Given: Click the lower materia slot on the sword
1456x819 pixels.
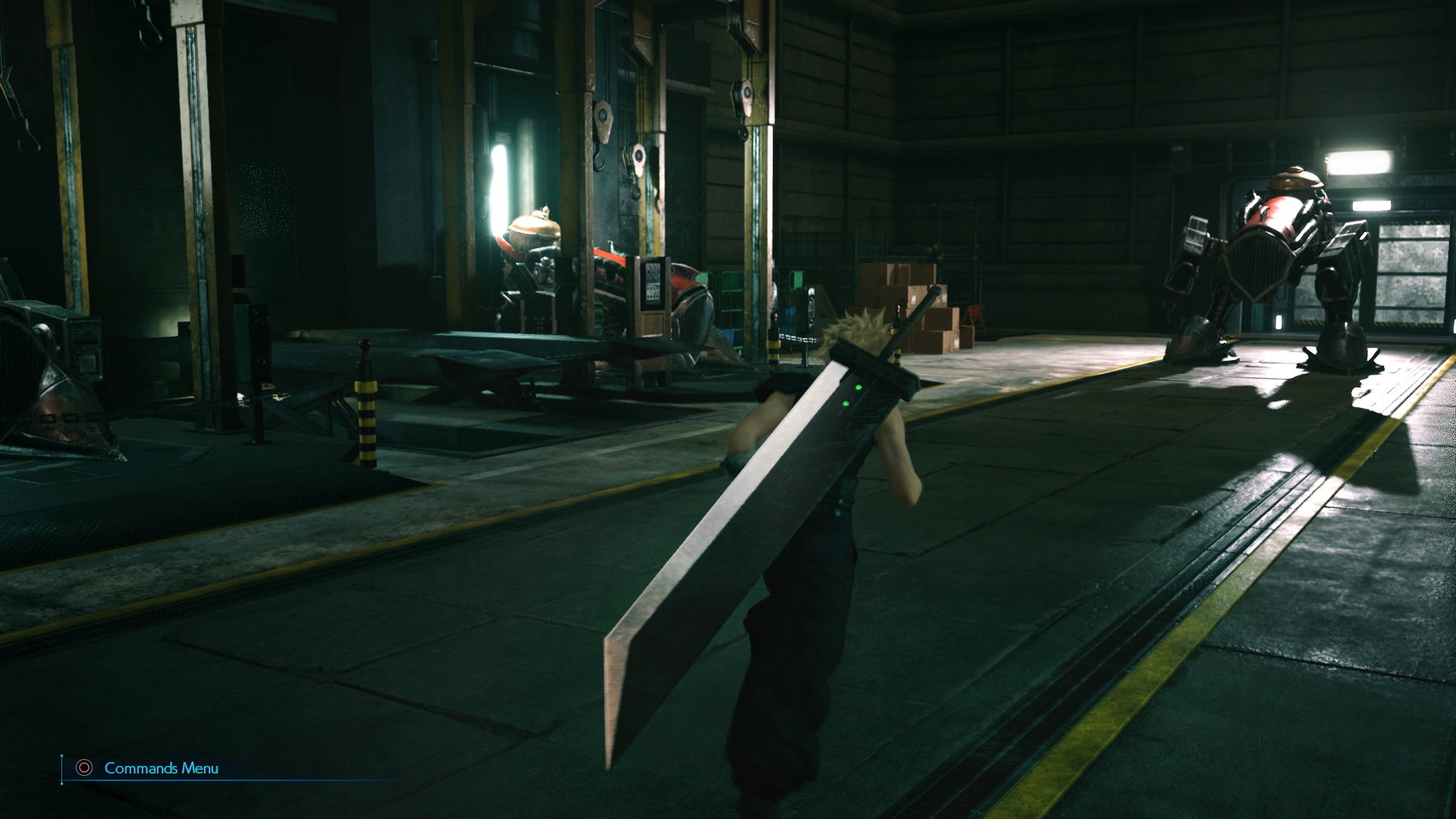Looking at the screenshot, I should (846, 403).
